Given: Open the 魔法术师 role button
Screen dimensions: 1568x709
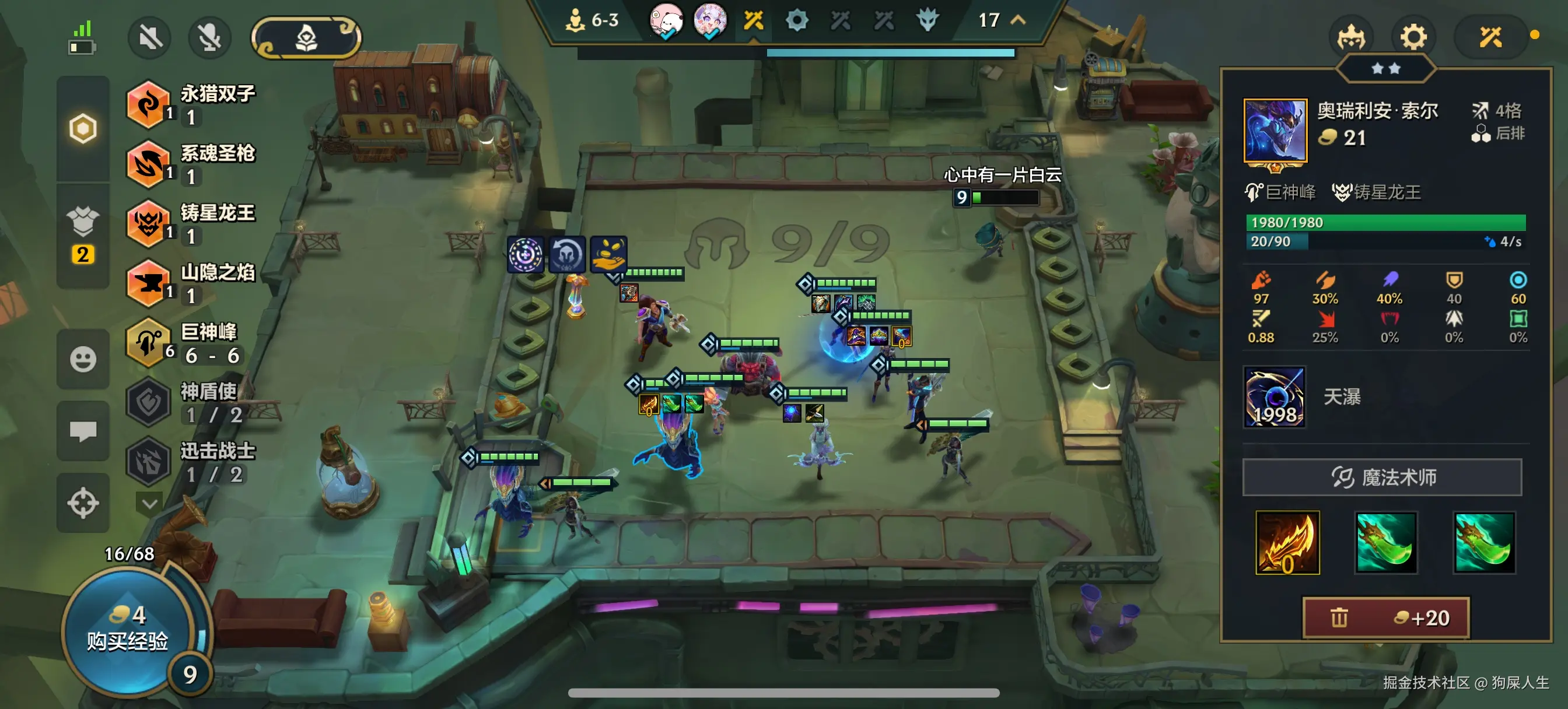Looking at the screenshot, I should [x=1382, y=477].
